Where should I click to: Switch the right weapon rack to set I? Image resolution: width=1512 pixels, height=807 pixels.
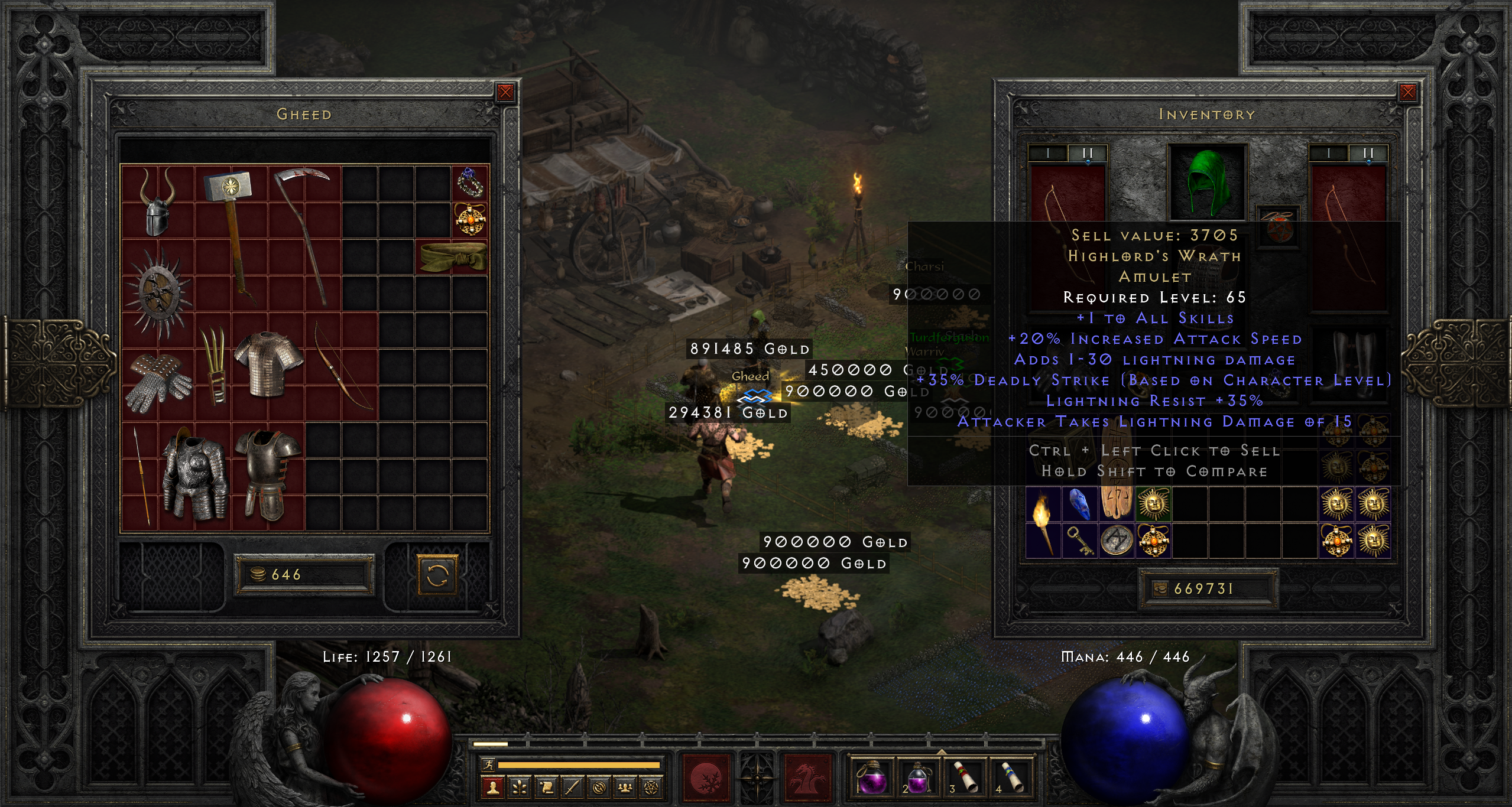pyautogui.click(x=1329, y=152)
